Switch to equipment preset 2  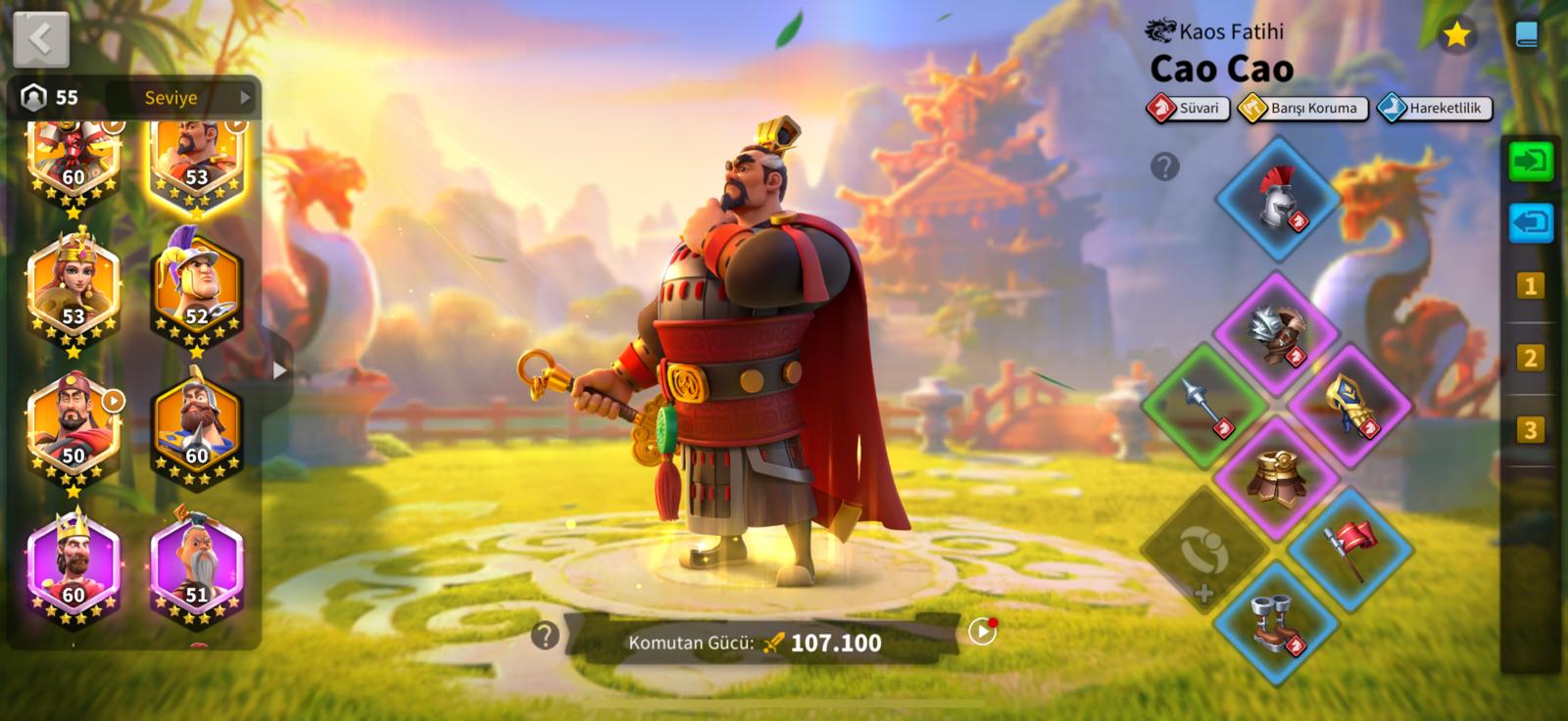coord(1529,358)
